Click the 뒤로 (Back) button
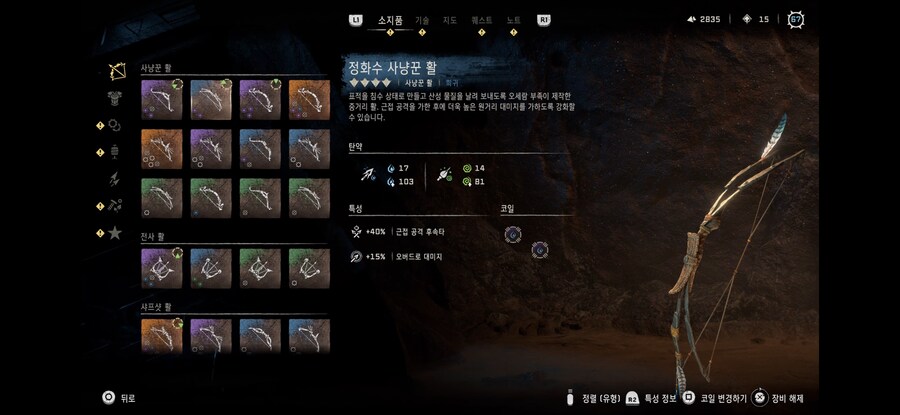Image resolution: width=900 pixels, height=415 pixels. [118, 397]
